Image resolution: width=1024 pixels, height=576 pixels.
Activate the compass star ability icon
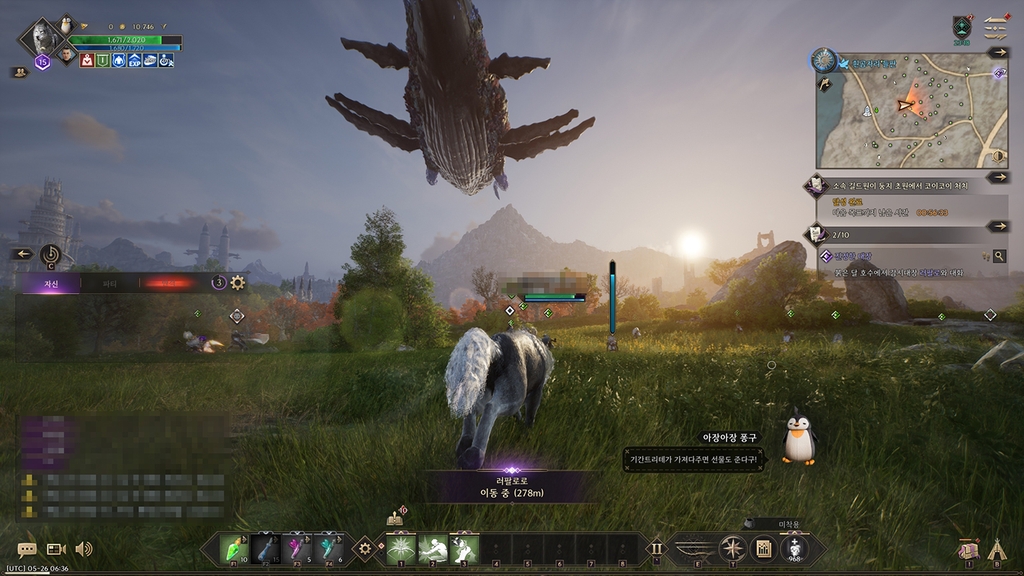[733, 548]
